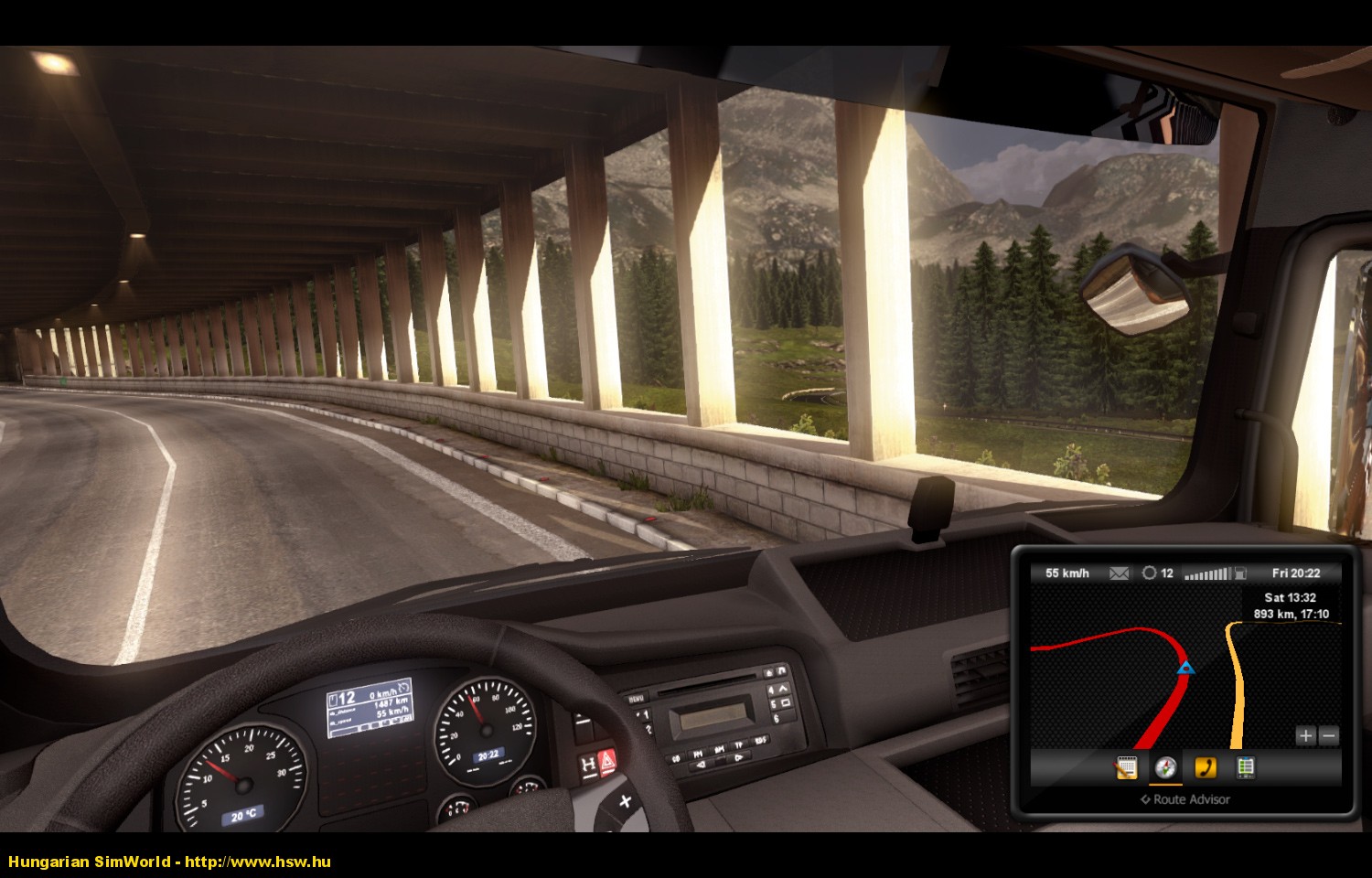This screenshot has height=878, width=1372.
Task: Open the envelope mail icon
Action: 1119,573
